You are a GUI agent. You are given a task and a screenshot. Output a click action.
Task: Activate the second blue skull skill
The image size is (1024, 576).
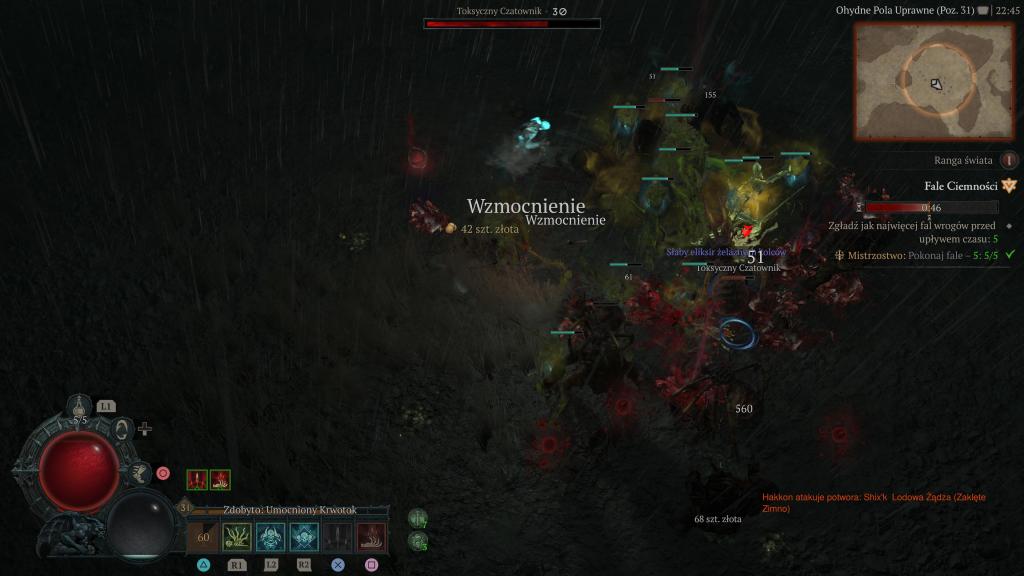point(304,537)
